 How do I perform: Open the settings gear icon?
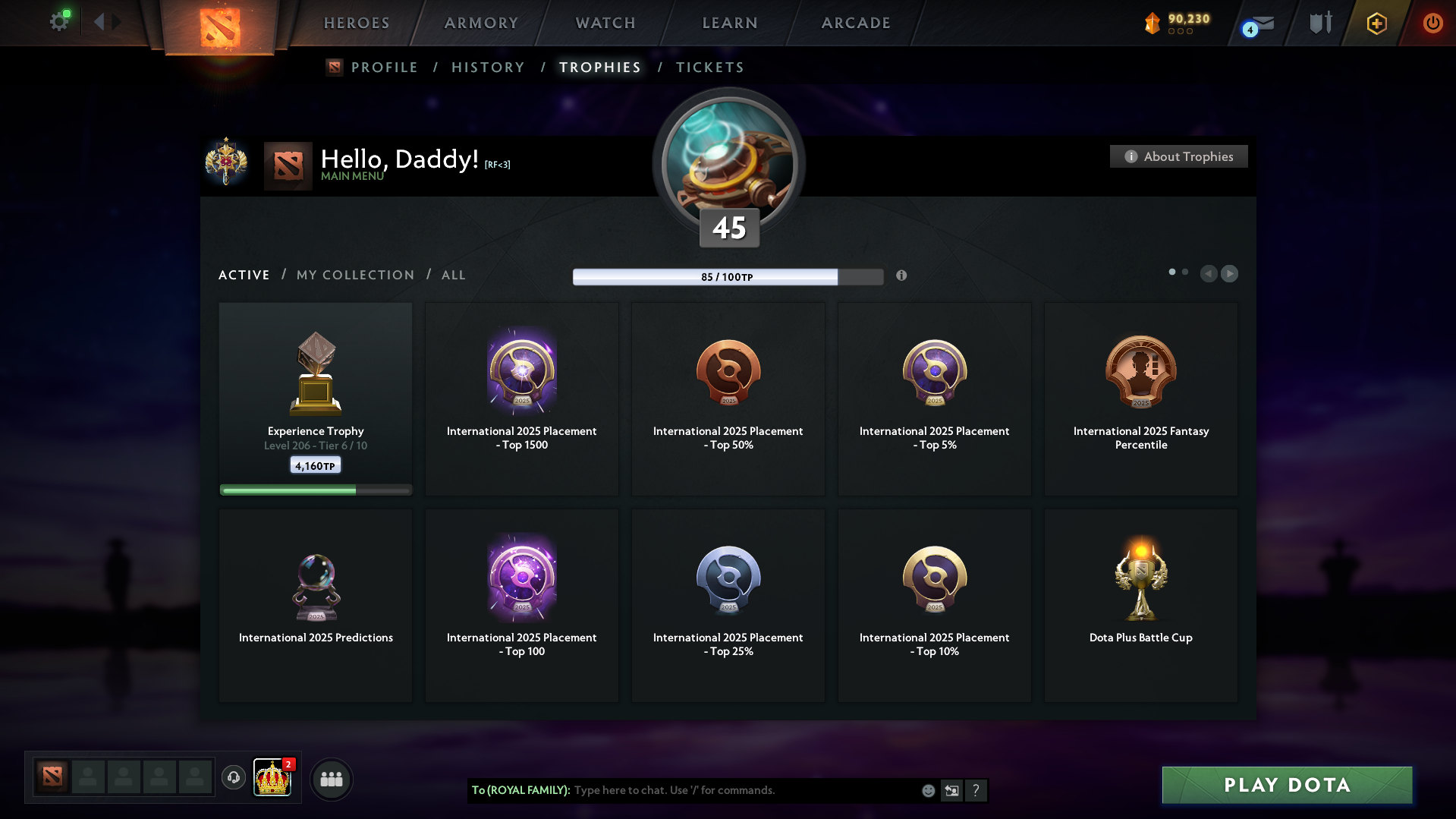point(59,22)
